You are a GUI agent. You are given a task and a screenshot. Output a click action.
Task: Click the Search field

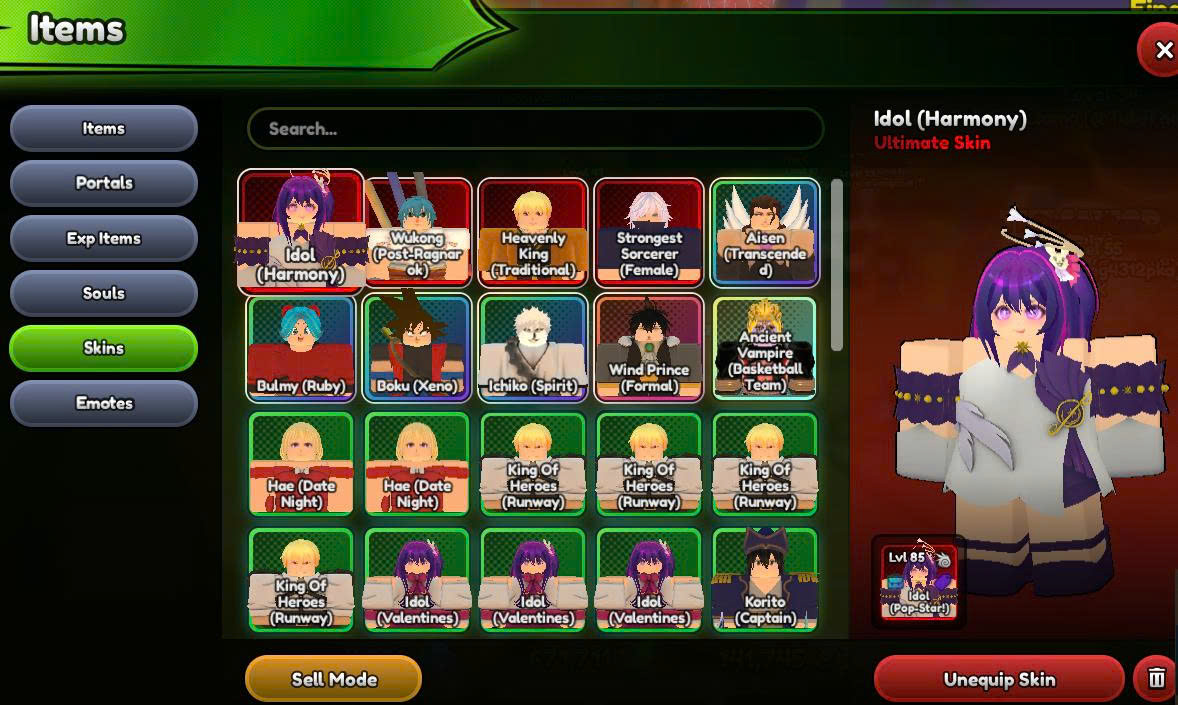tap(535, 129)
